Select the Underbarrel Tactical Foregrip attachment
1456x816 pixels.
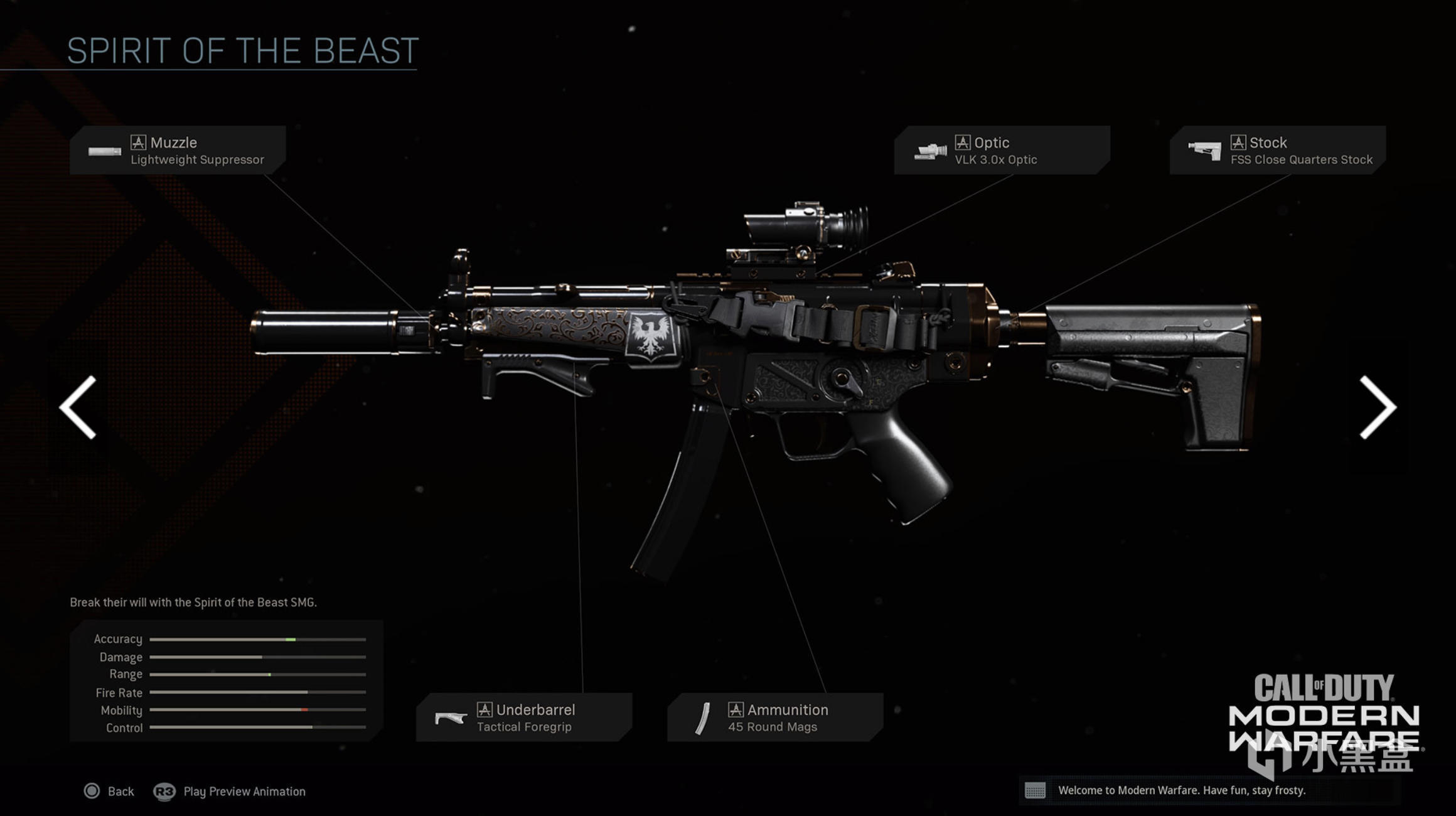pos(523,717)
